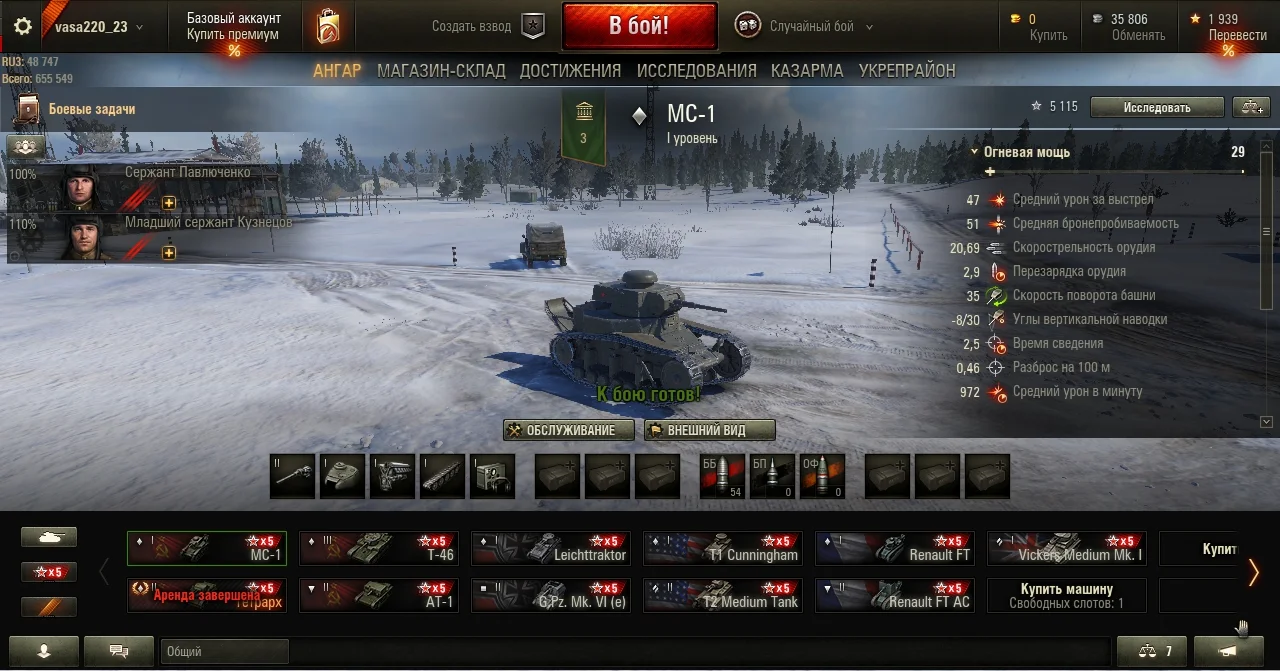Switch to the Достижения tab
Screen dimensions: 1280x671
point(570,71)
